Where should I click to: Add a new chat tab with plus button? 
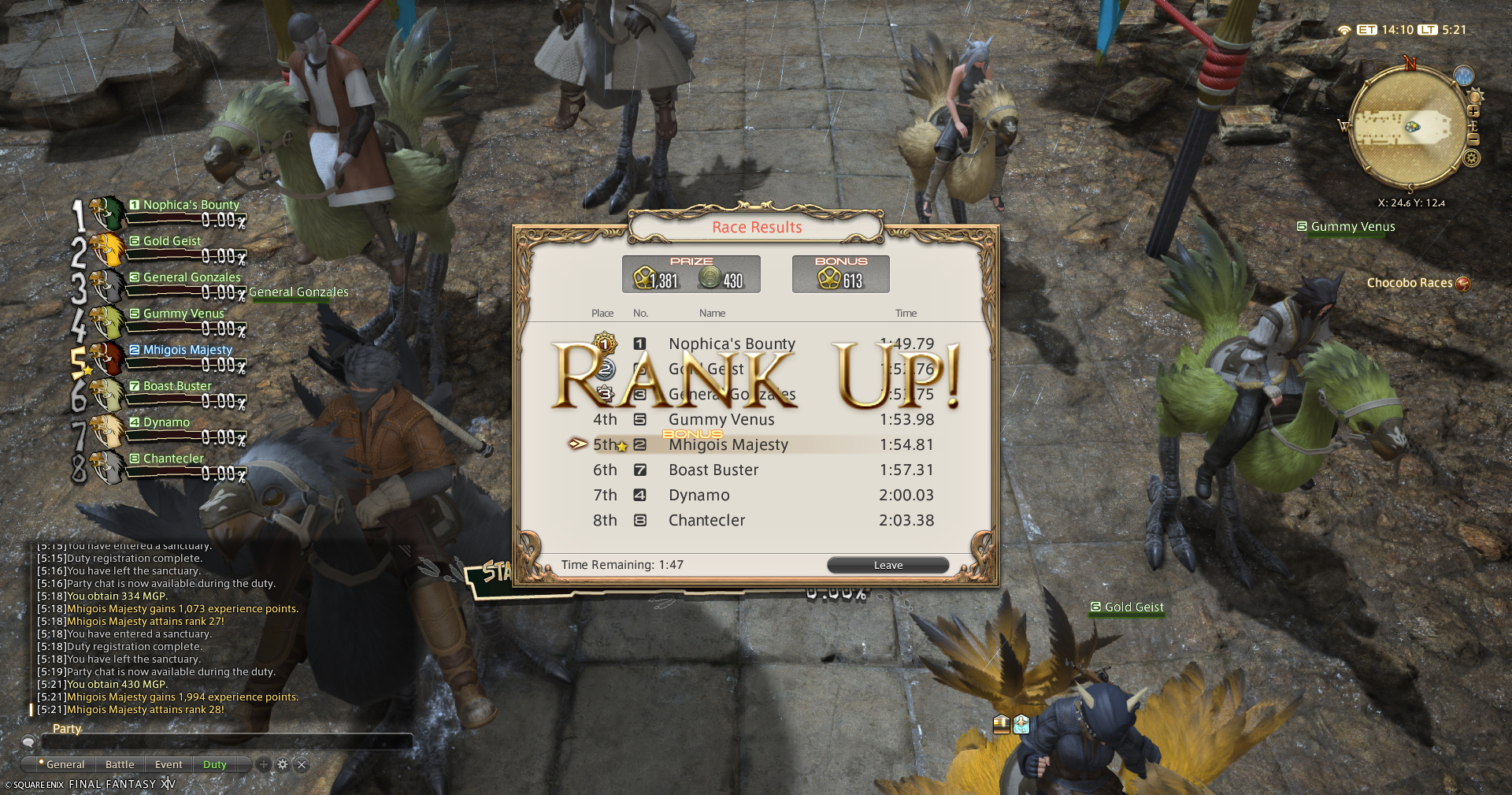(264, 764)
